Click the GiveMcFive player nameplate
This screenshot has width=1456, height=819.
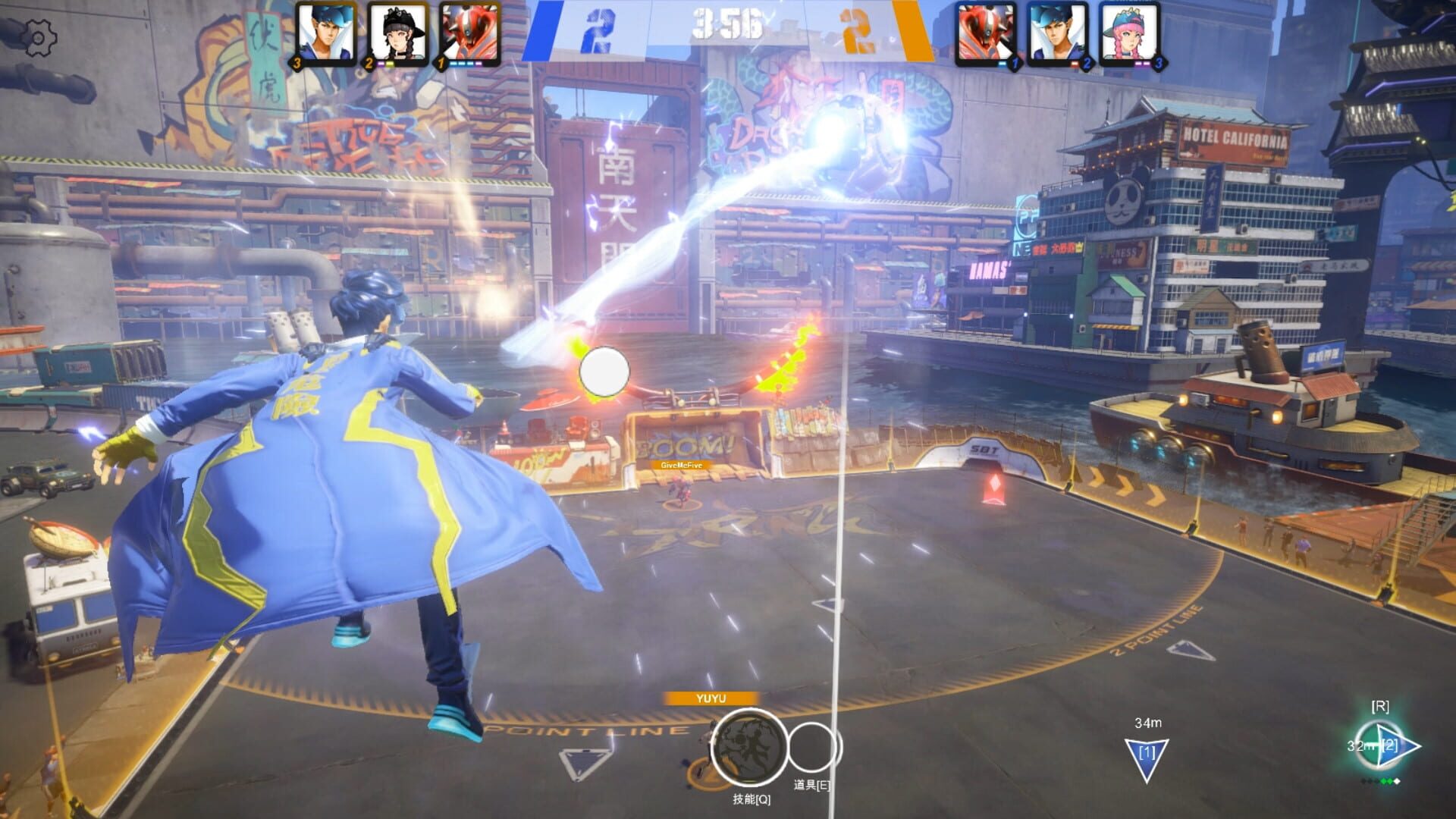click(x=681, y=466)
